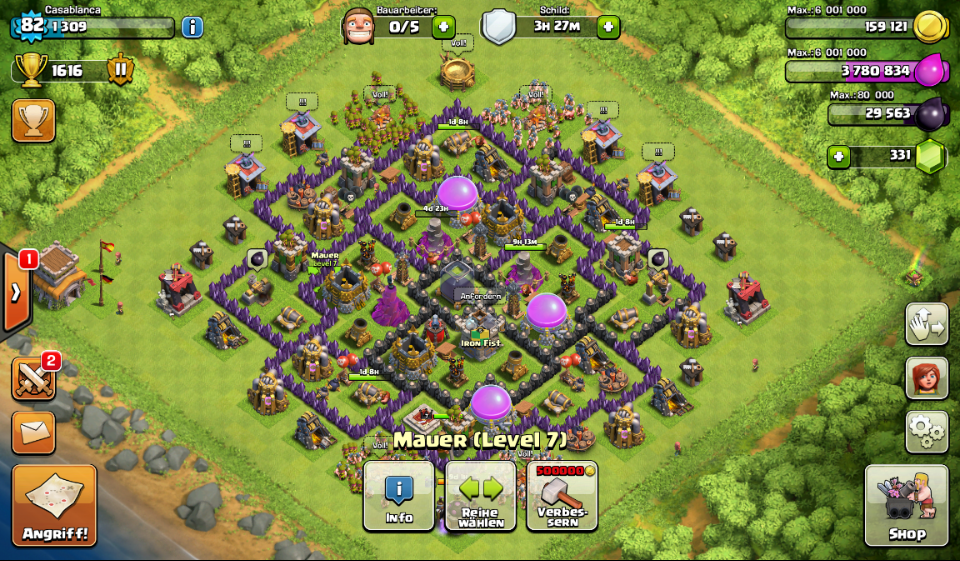Extend the shield with its plus button
Screen dimensions: 960x561
607,27
